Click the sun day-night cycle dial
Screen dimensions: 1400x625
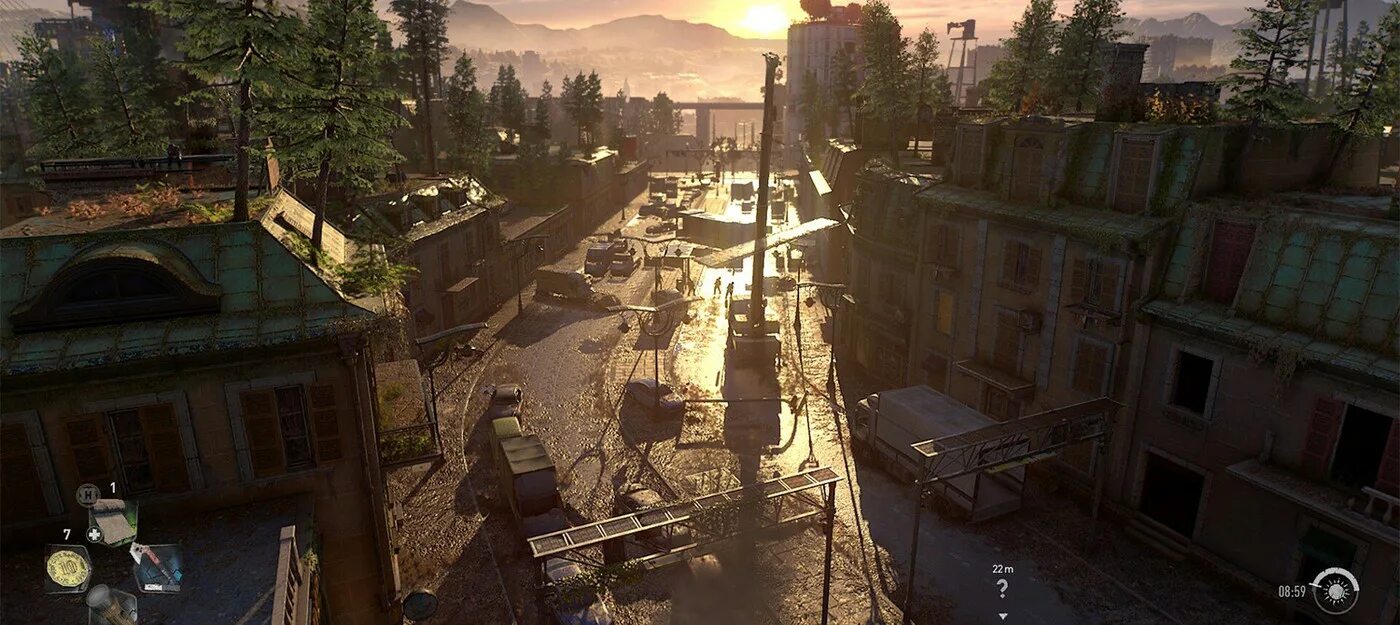1335,590
